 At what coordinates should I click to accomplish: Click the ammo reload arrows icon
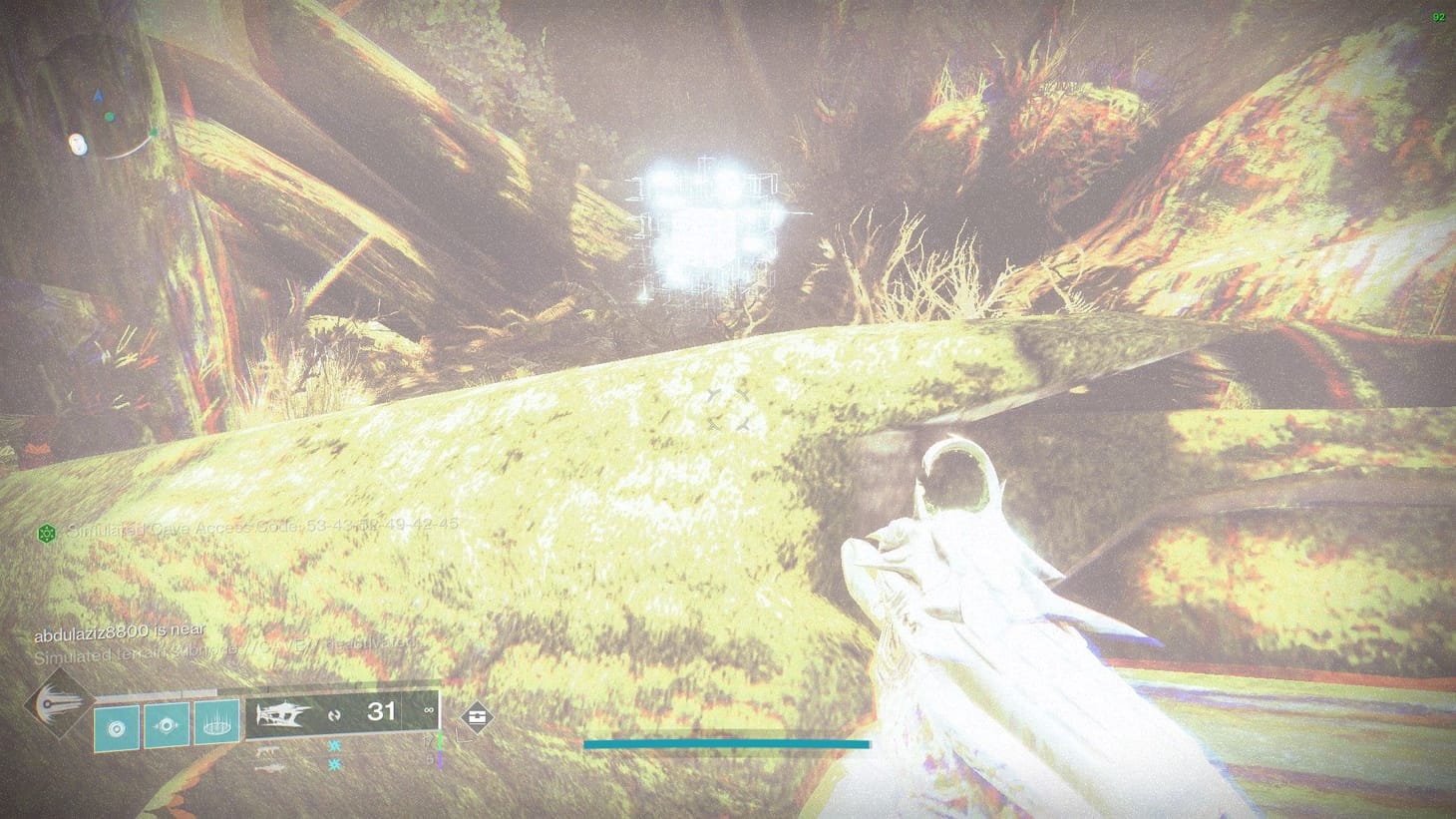pos(333,716)
